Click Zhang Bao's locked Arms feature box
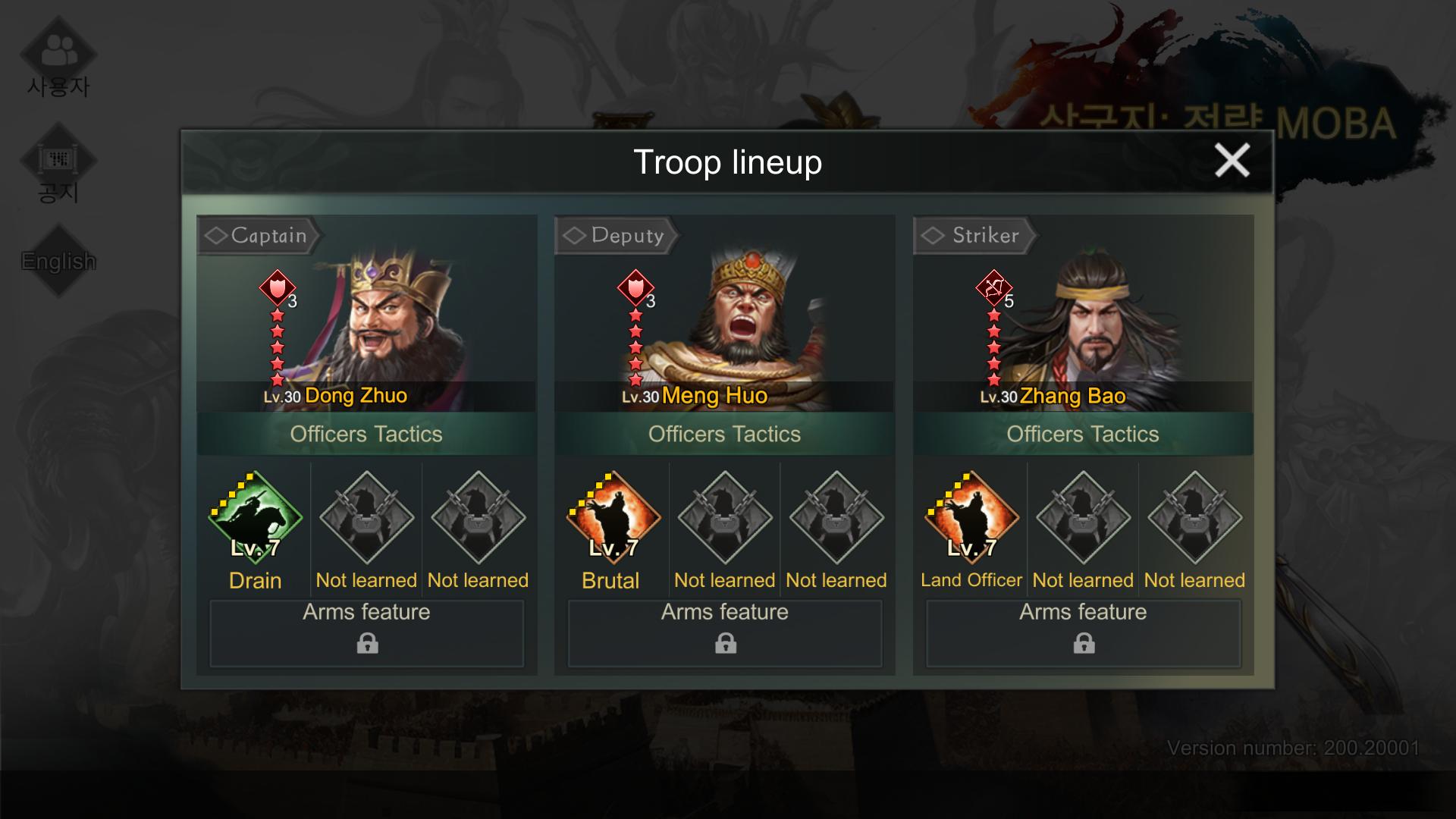The height and width of the screenshot is (819, 1456). (x=1083, y=633)
